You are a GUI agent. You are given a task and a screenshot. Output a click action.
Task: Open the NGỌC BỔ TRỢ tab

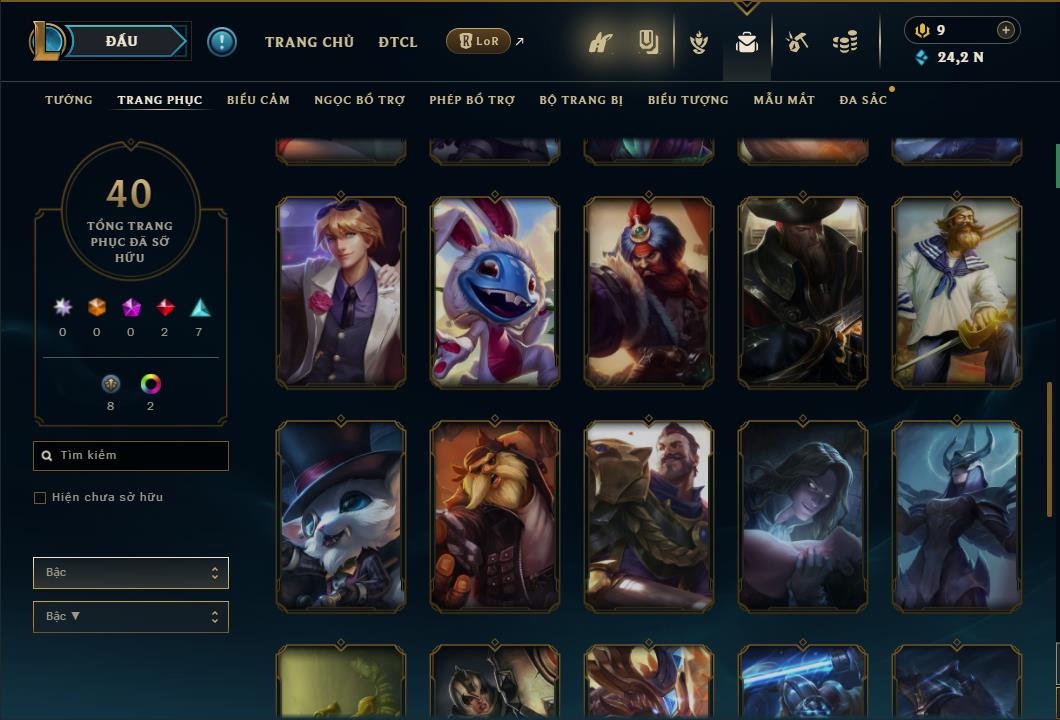tap(359, 100)
